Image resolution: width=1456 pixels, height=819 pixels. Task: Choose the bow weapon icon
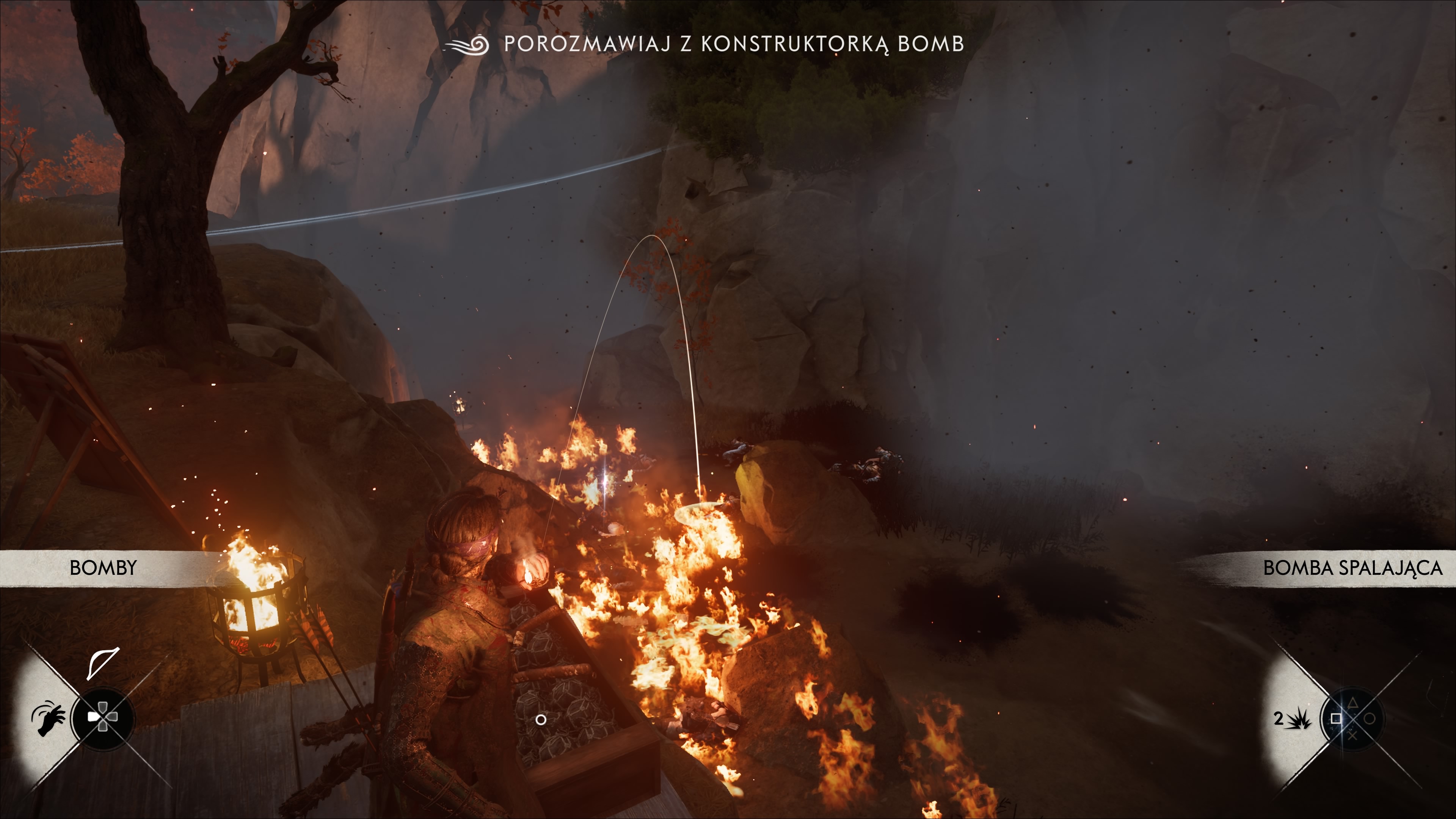tap(103, 662)
